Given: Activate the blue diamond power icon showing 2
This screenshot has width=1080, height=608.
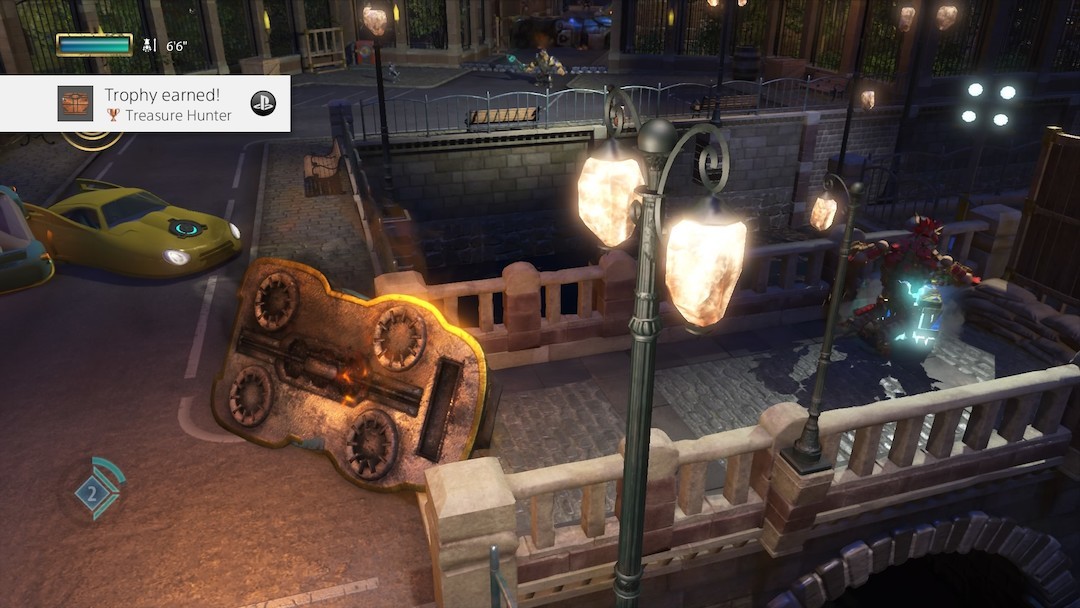Looking at the screenshot, I should pos(94,492).
